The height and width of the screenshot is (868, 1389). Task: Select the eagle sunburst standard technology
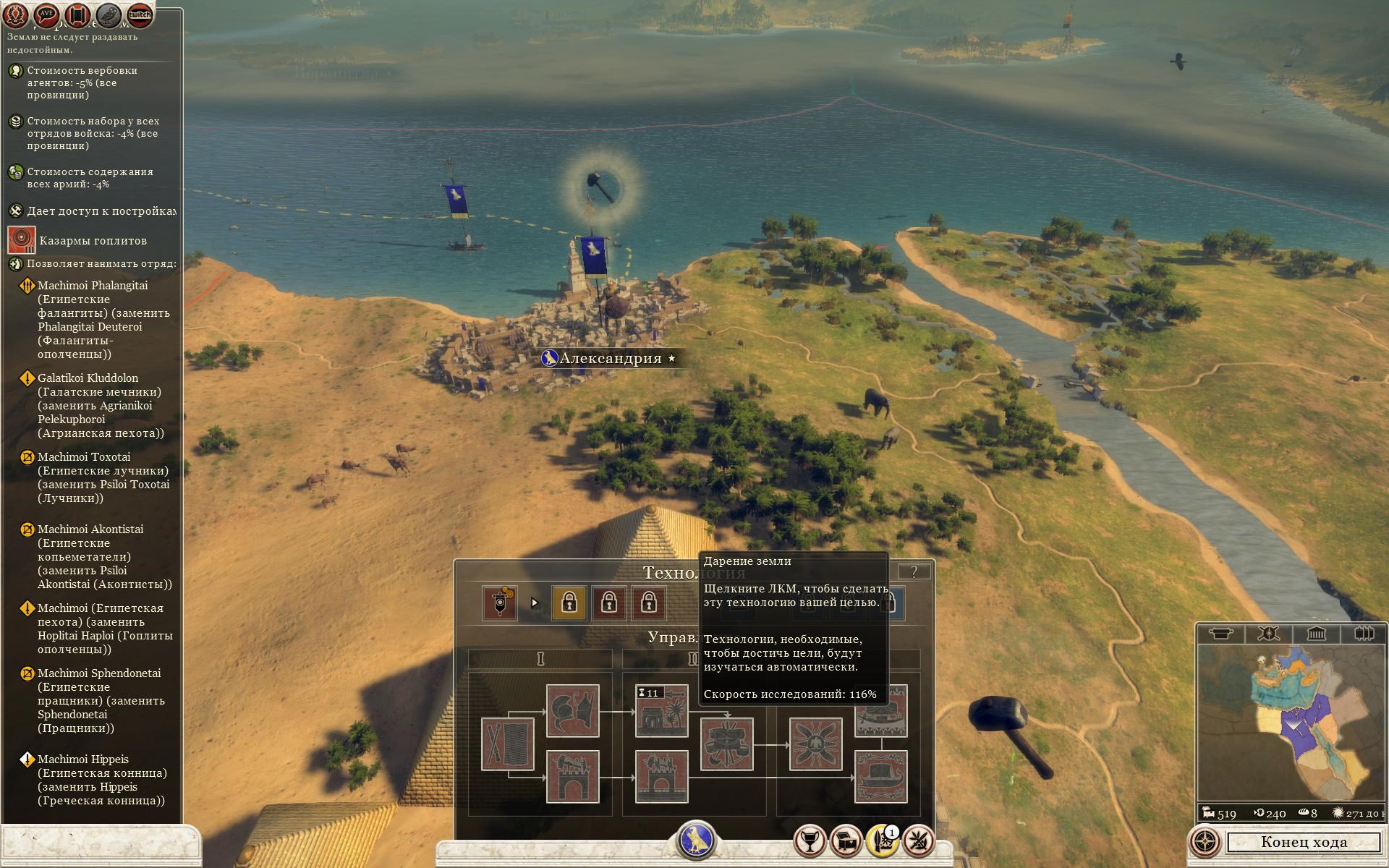pyautogui.click(x=815, y=744)
